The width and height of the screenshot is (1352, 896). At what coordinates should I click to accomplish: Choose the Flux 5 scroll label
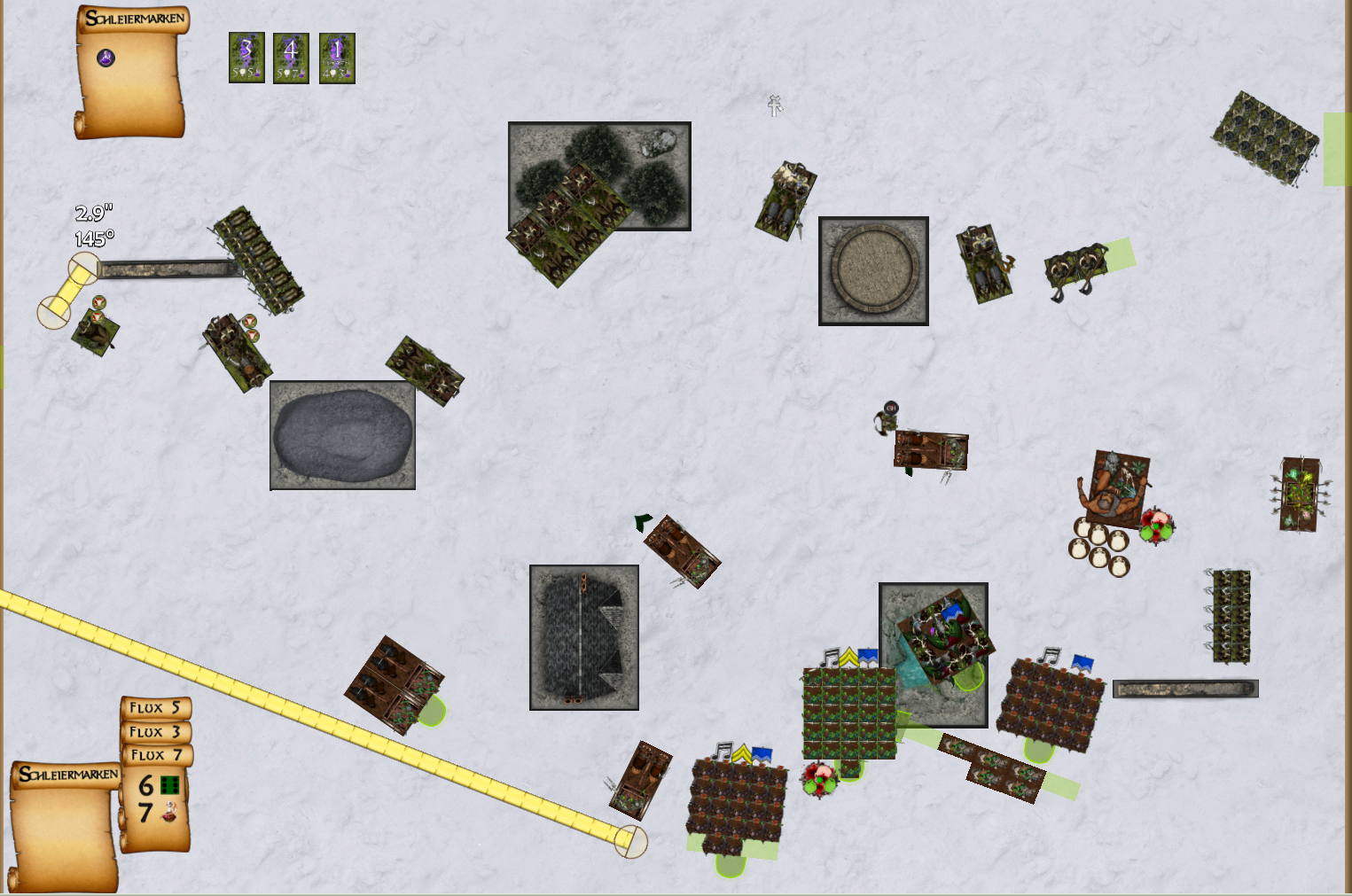[156, 708]
